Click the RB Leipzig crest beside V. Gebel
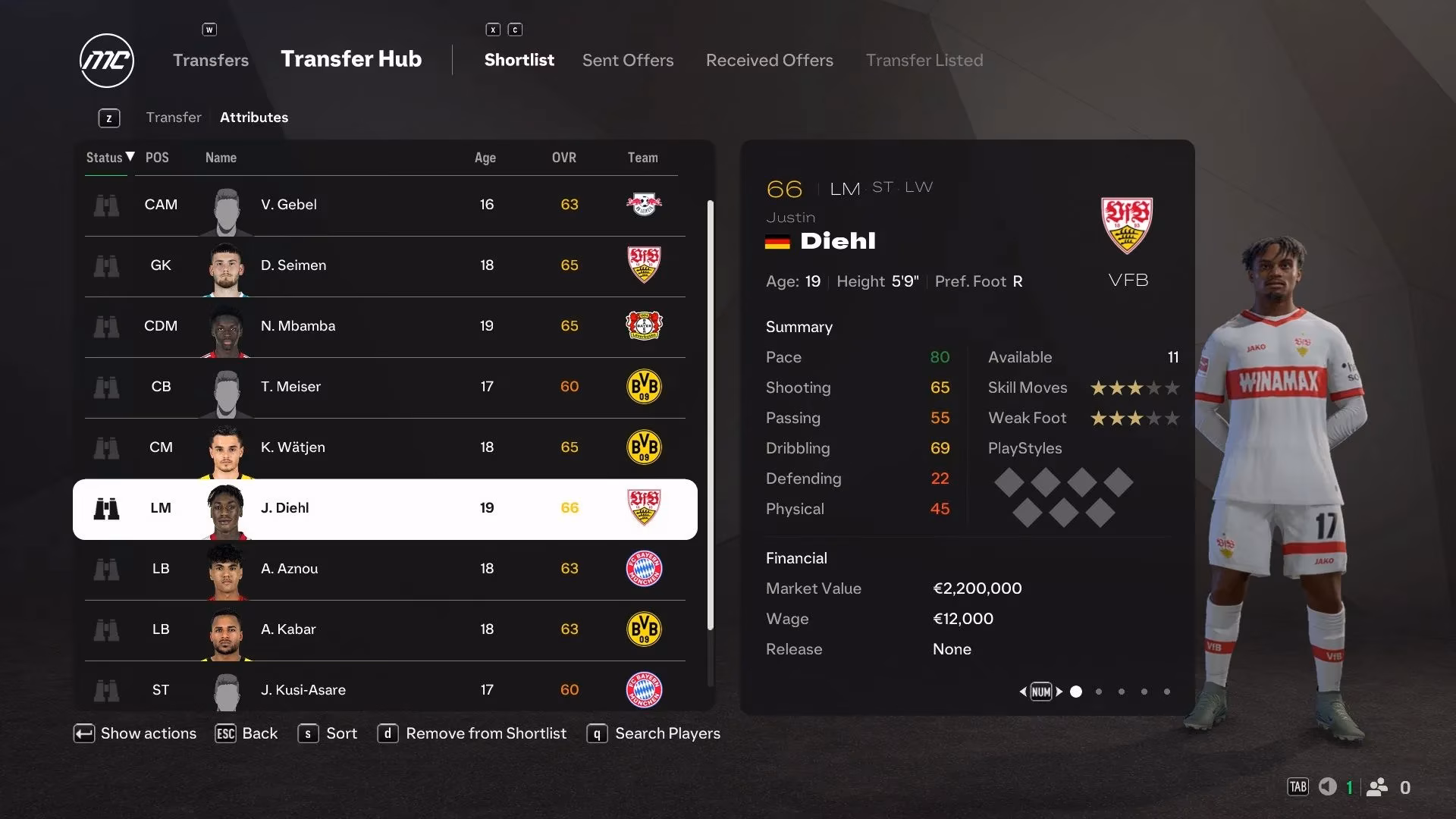The image size is (1456, 819). (x=644, y=205)
